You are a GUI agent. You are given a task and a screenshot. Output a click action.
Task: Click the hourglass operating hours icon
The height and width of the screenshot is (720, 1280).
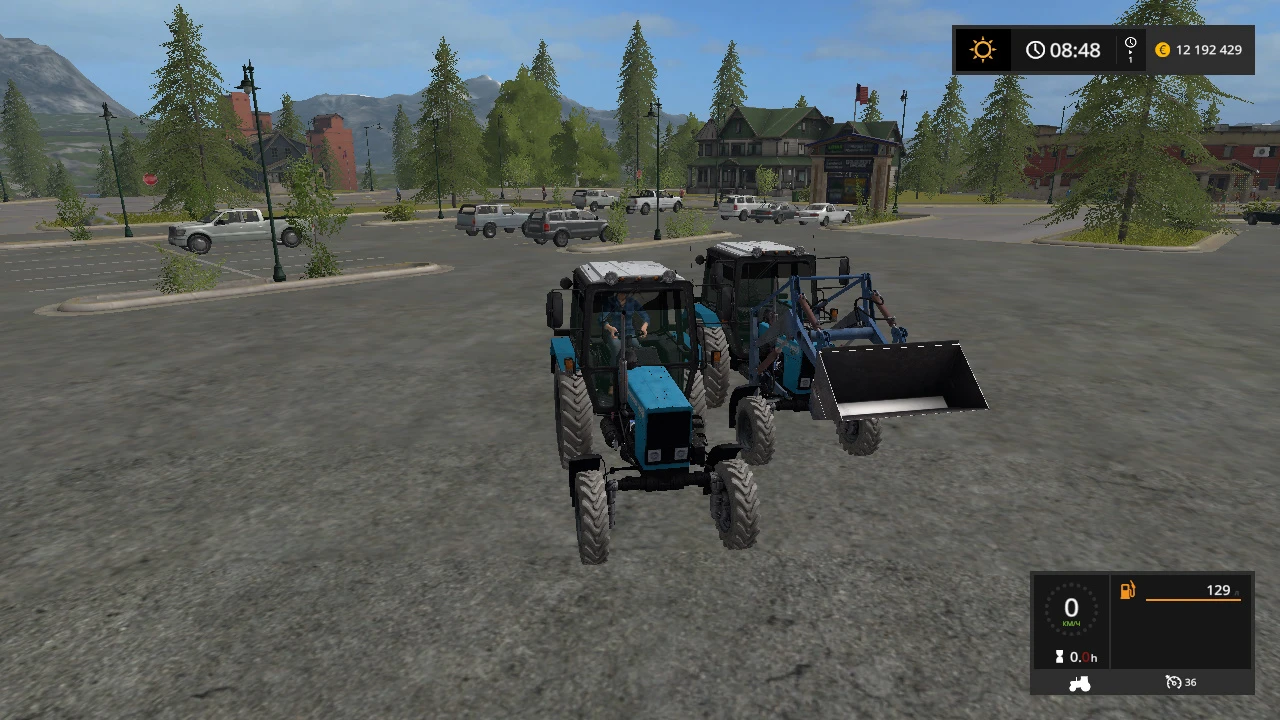1060,657
